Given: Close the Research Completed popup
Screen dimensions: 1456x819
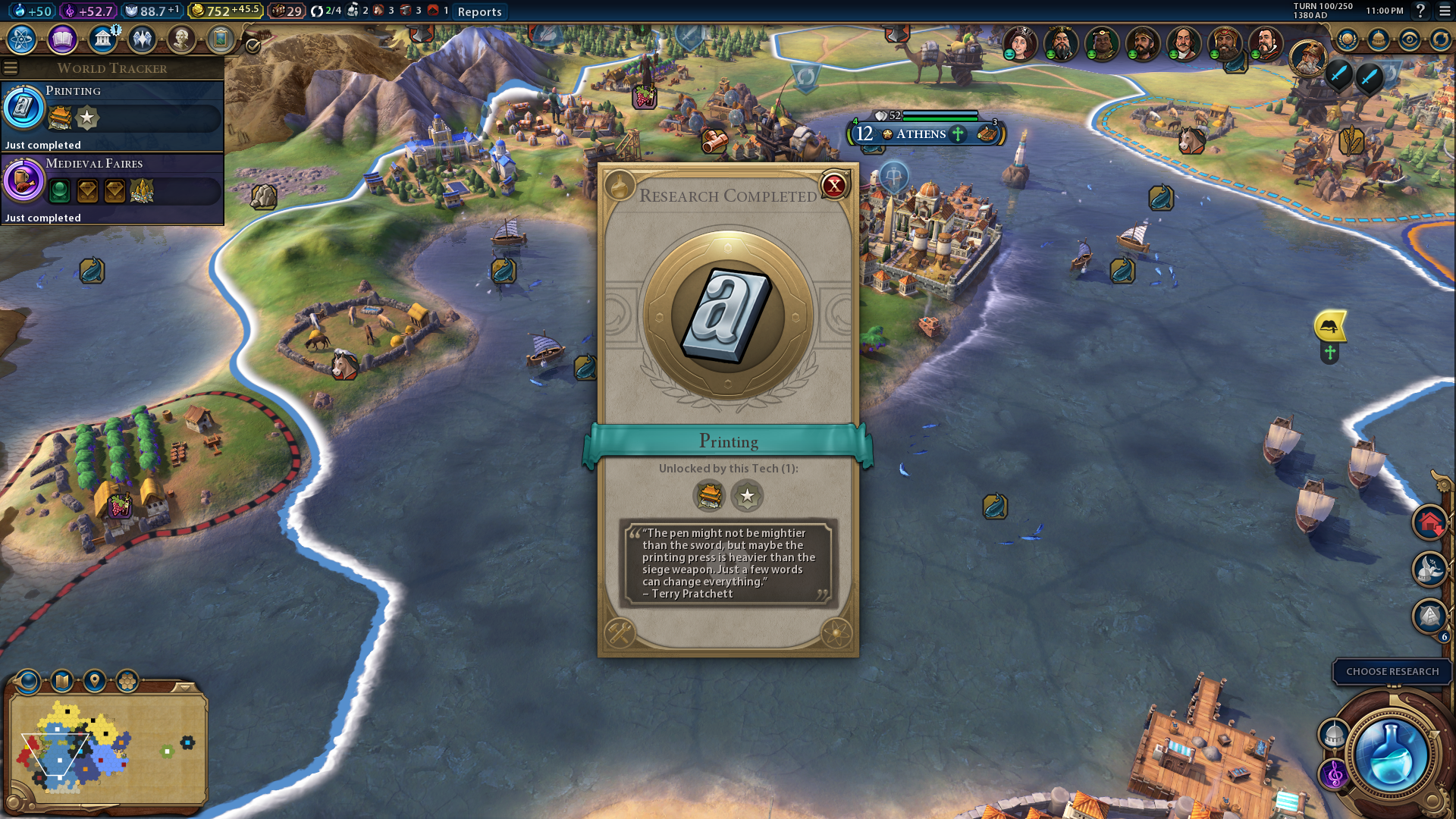Looking at the screenshot, I should (x=834, y=185).
